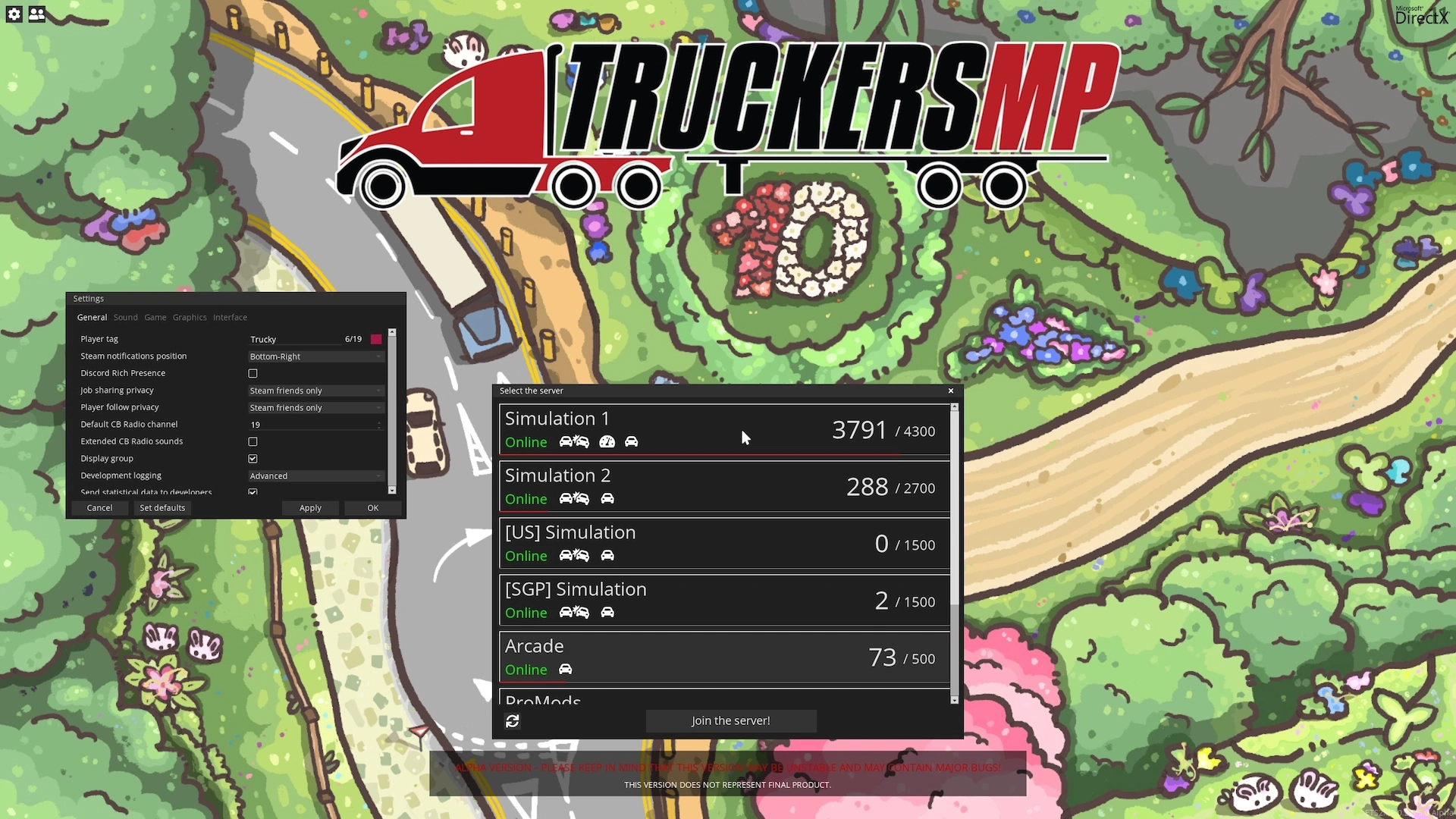Join the selected server

pos(730,720)
